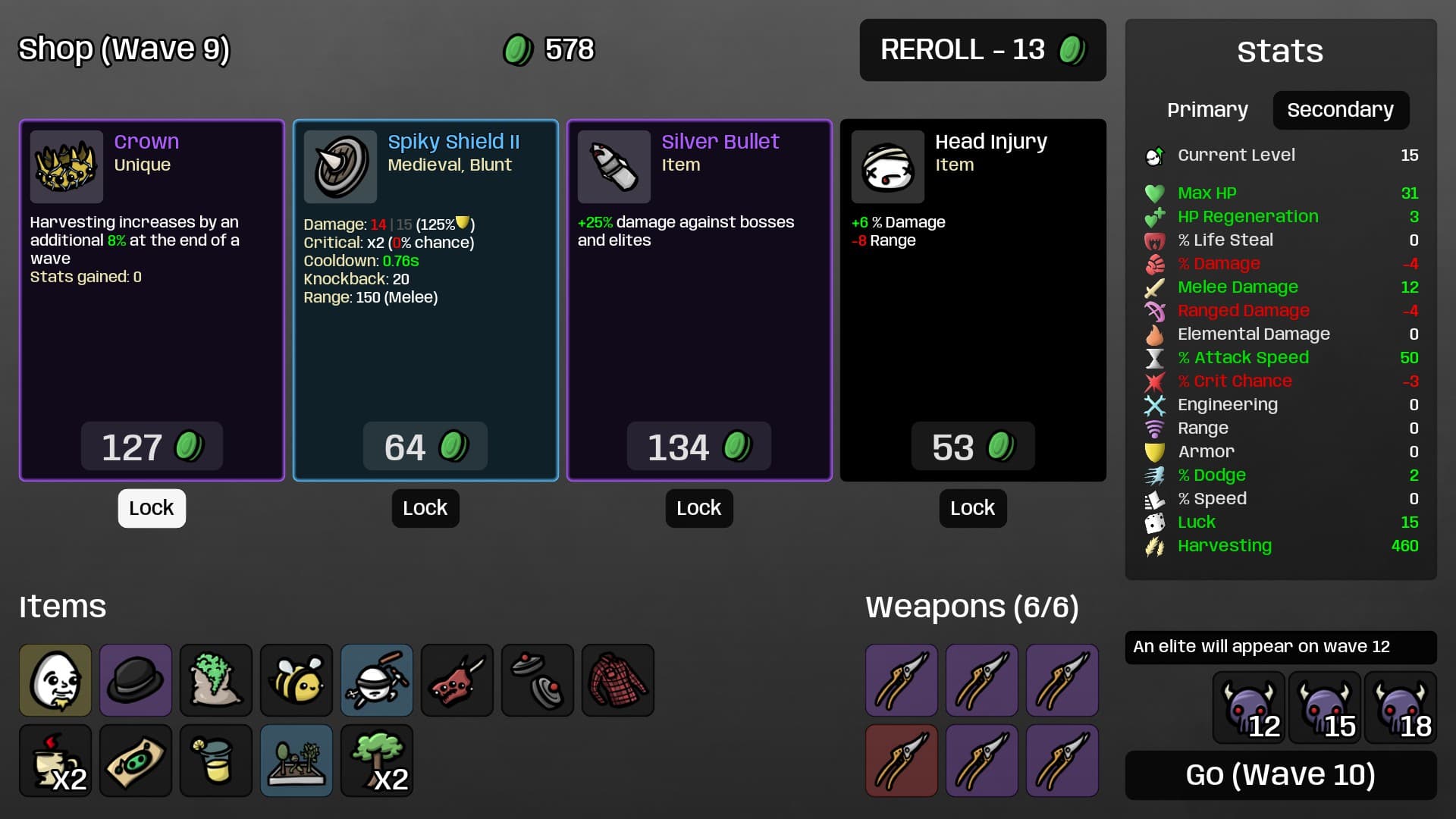Lock the Spiky Shield II offer

pyautogui.click(x=425, y=508)
